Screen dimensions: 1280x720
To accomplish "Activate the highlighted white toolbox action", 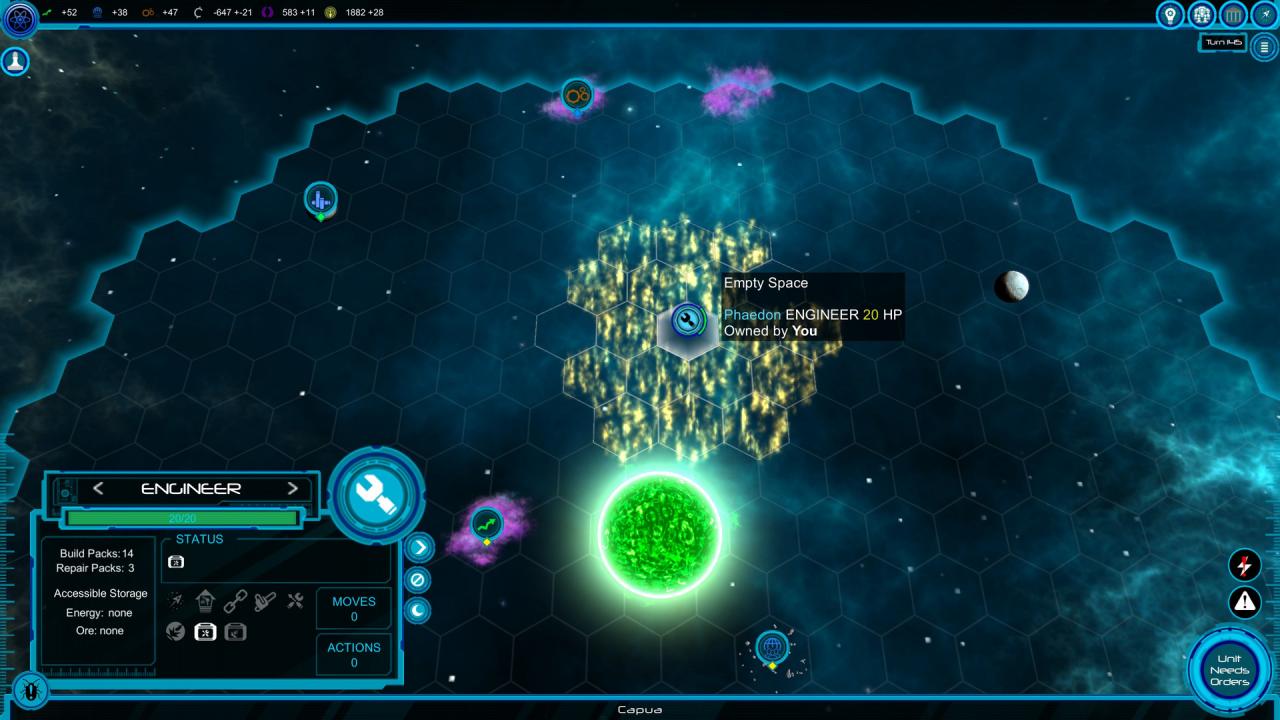I will 205,631.
